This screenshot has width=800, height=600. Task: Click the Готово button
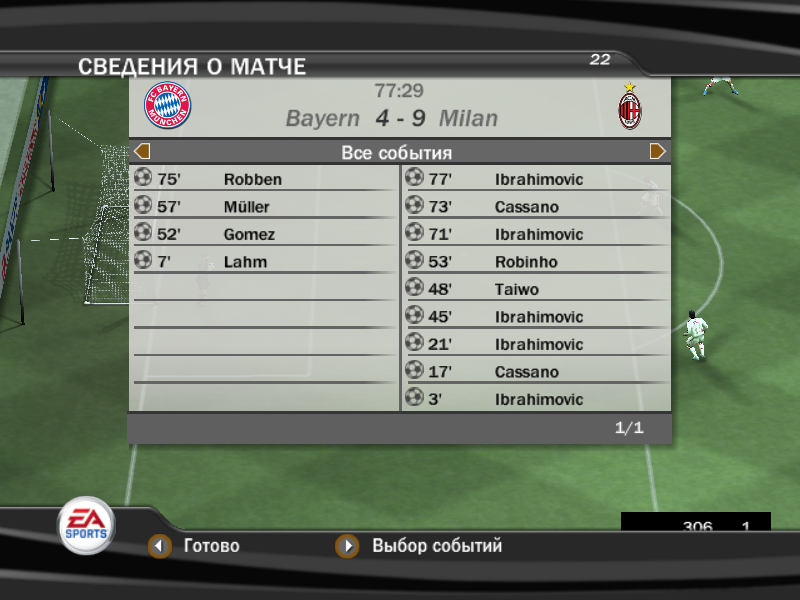[197, 547]
